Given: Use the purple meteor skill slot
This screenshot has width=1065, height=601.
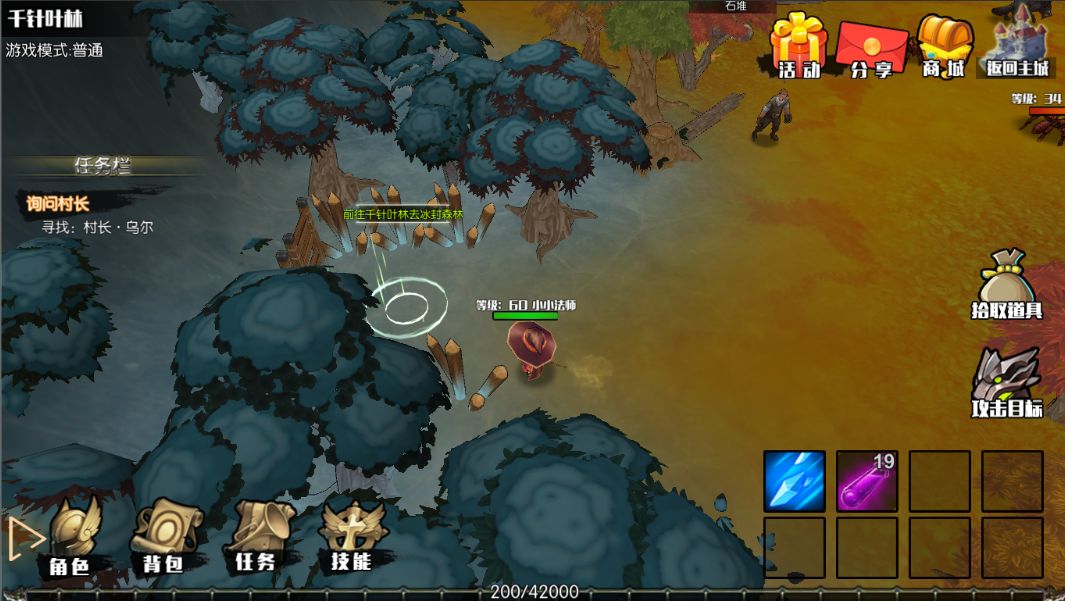Looking at the screenshot, I should click(867, 481).
